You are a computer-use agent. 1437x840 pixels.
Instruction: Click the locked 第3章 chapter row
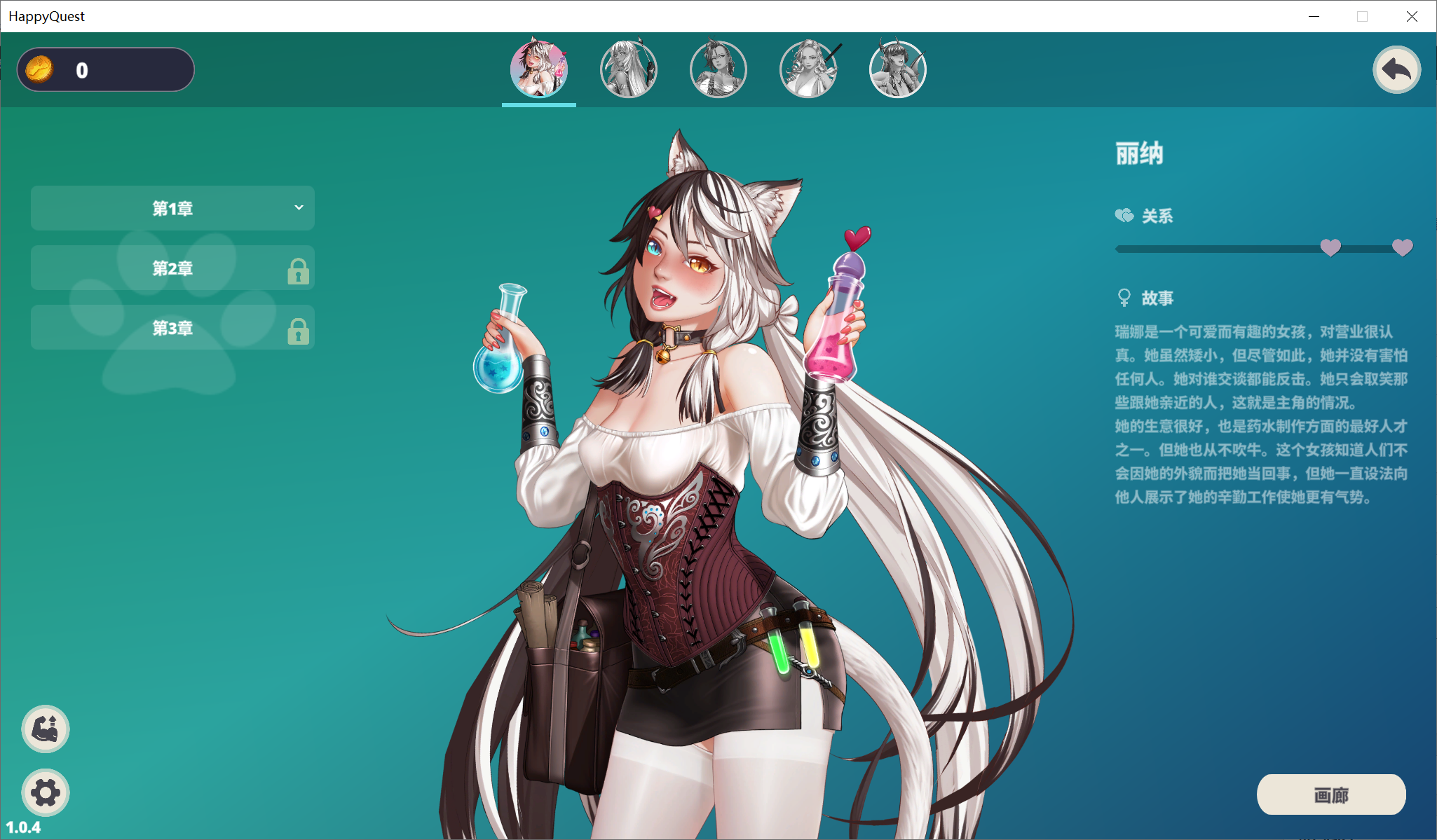tap(172, 328)
